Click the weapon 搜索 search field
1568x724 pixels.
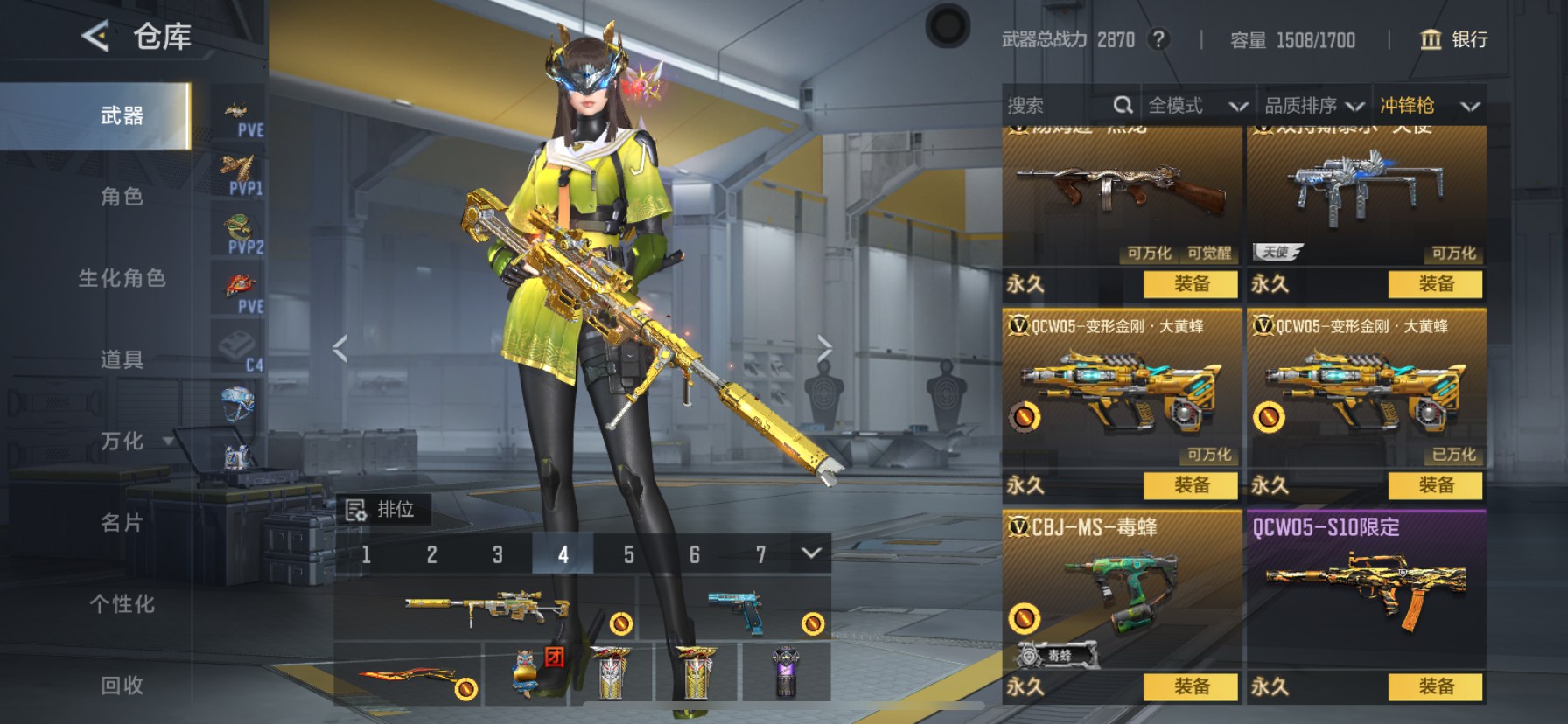pos(1057,106)
